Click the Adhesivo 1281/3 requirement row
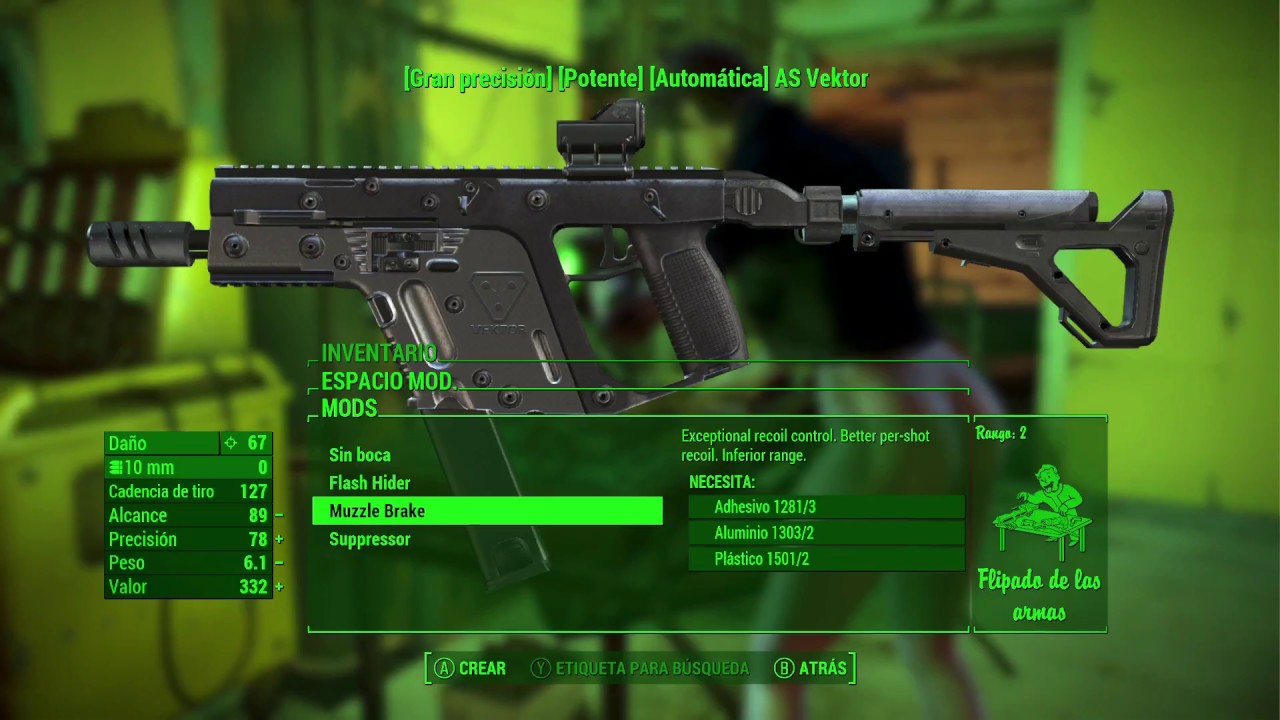Image resolution: width=1280 pixels, height=720 pixels. coord(826,507)
